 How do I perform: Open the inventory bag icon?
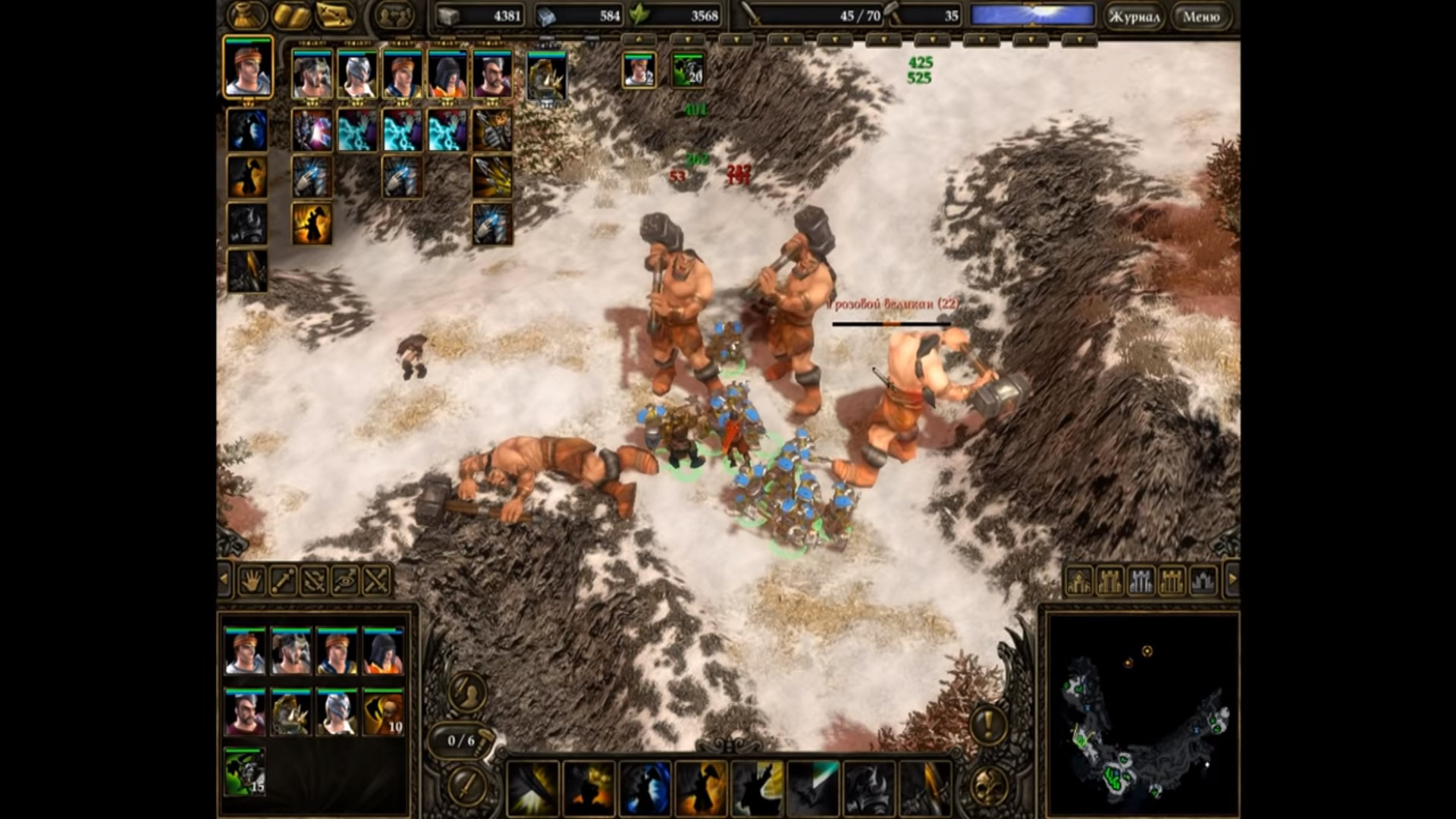(x=247, y=15)
